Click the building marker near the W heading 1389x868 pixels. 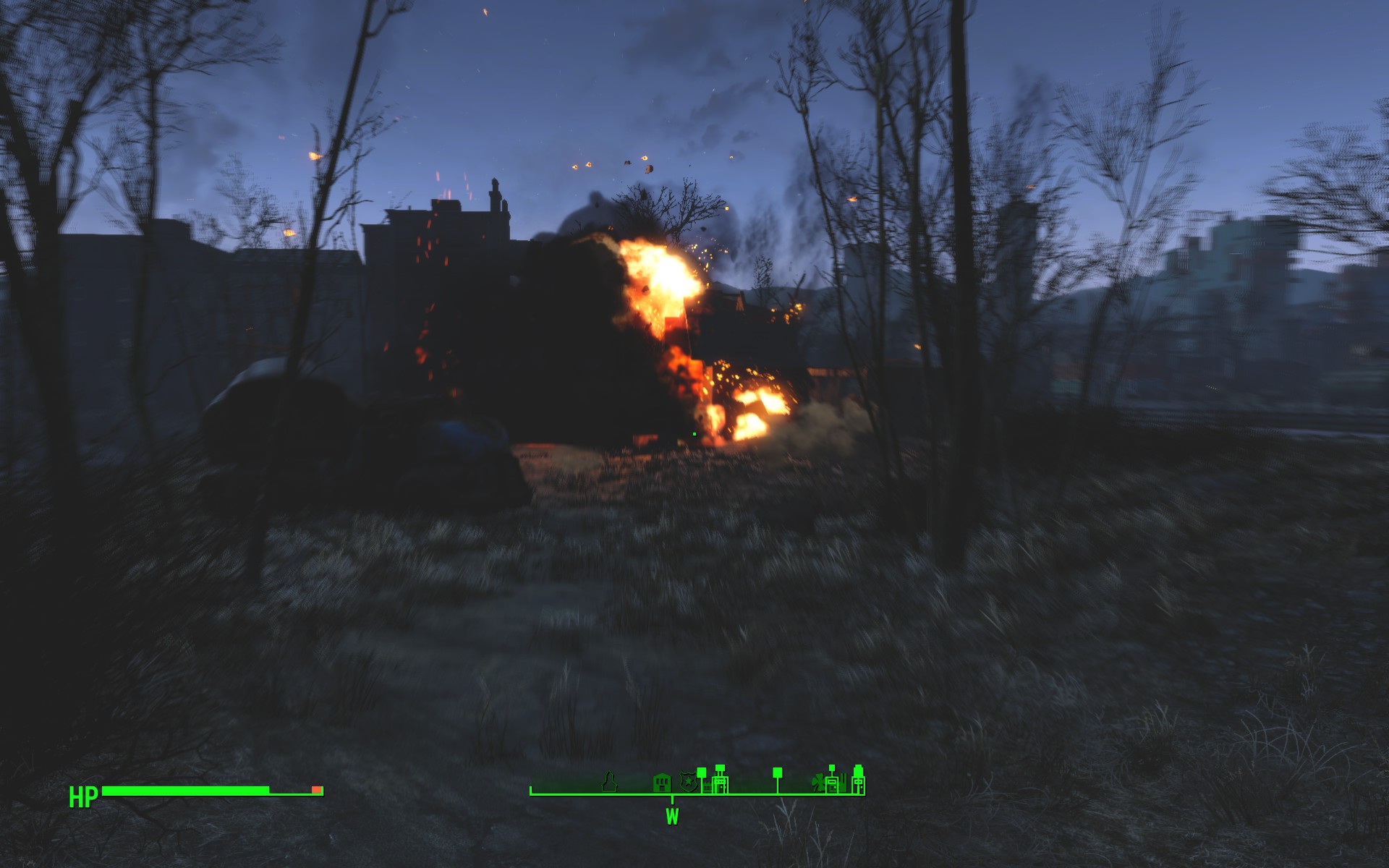click(x=661, y=783)
